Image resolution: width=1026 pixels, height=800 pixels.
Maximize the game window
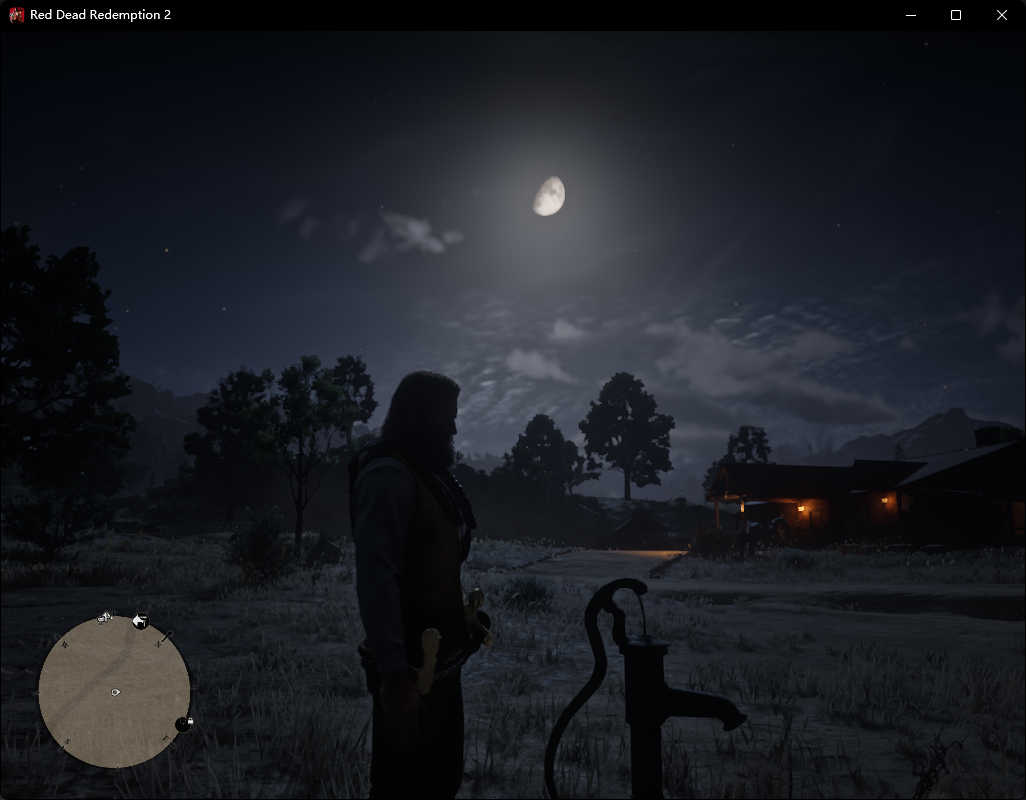(x=956, y=15)
